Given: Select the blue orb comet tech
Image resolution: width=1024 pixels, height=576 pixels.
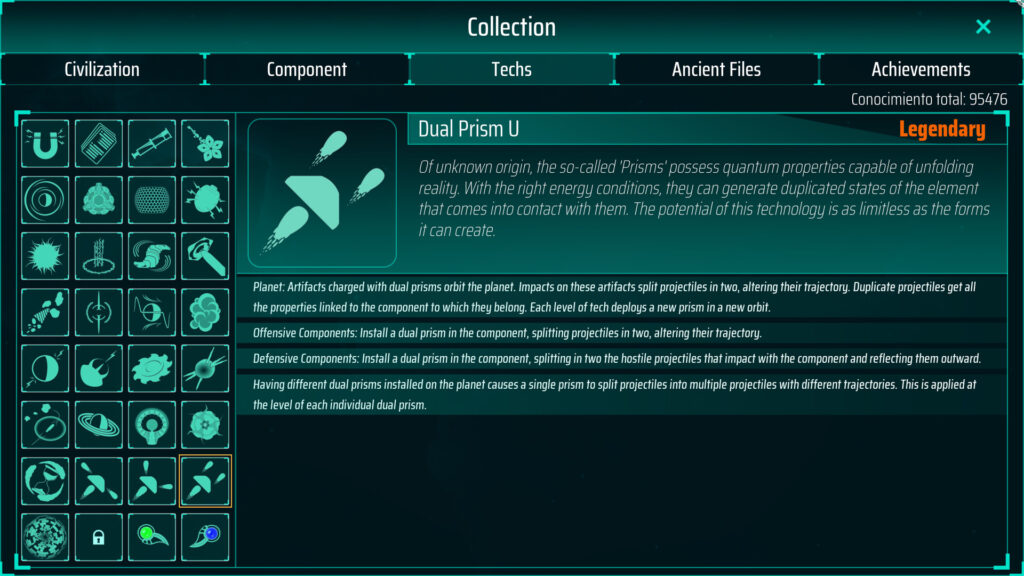Looking at the screenshot, I should tap(205, 537).
